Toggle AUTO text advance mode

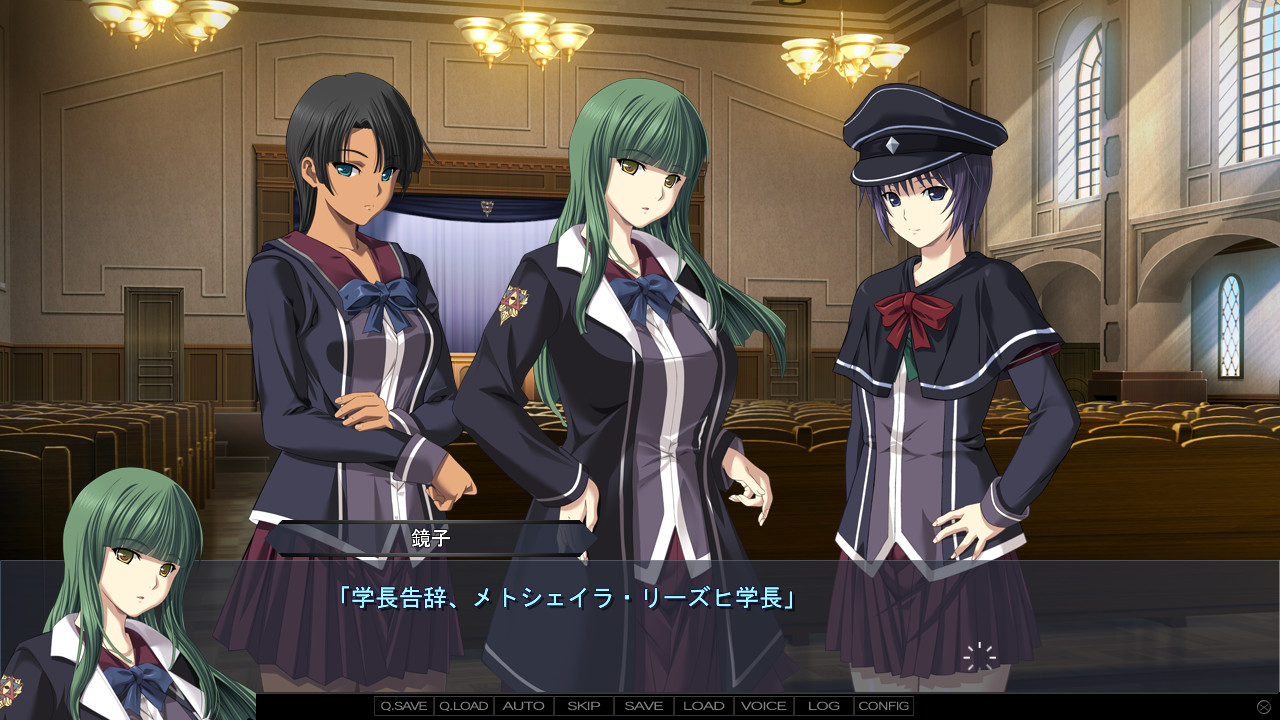pyautogui.click(x=524, y=706)
